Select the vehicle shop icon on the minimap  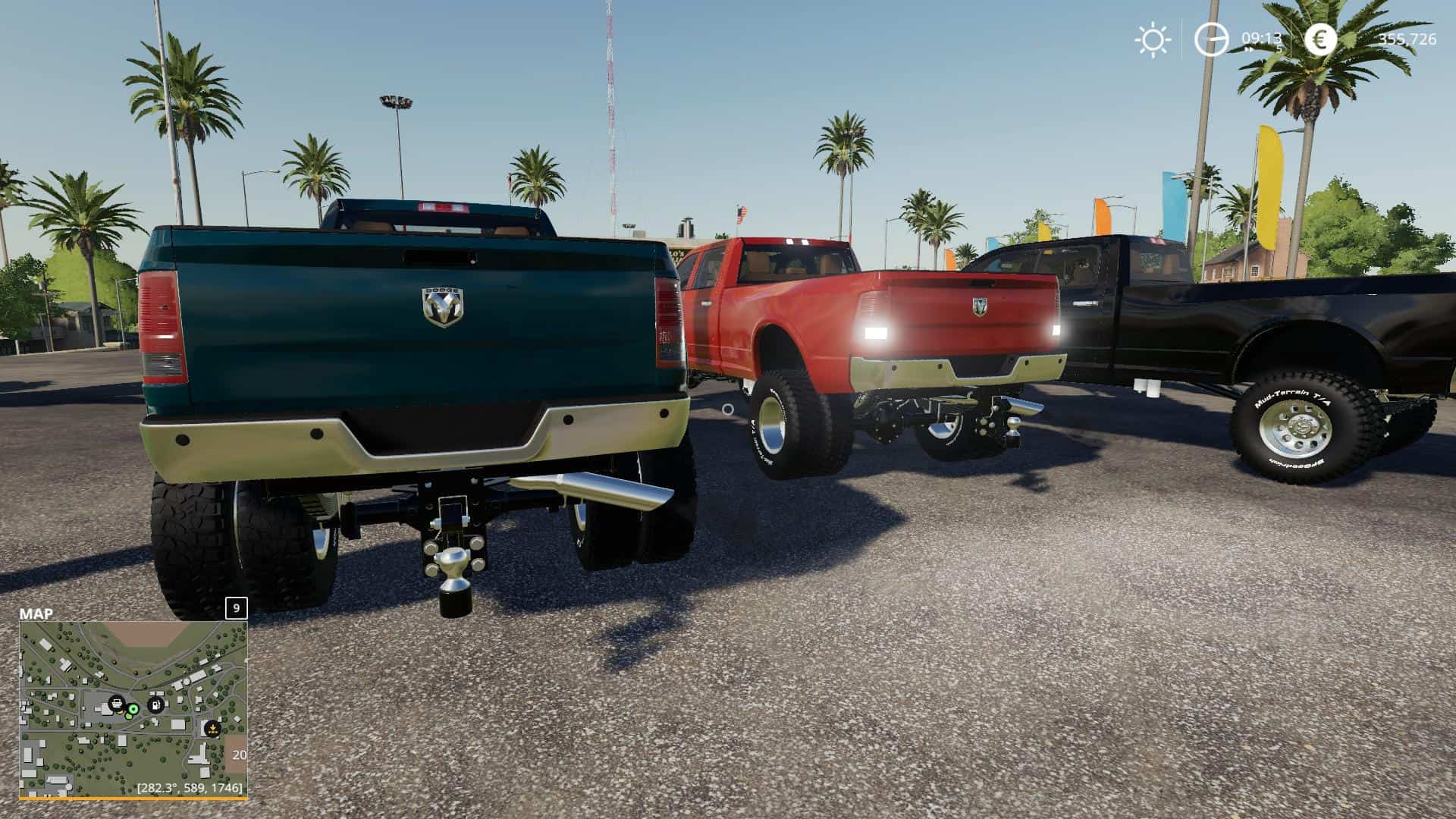tap(117, 702)
